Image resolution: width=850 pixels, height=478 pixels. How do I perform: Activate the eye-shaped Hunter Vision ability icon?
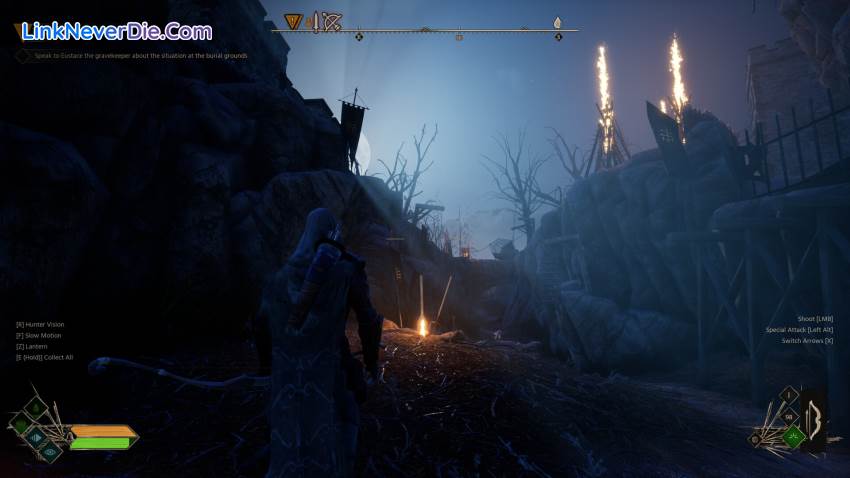49,451
